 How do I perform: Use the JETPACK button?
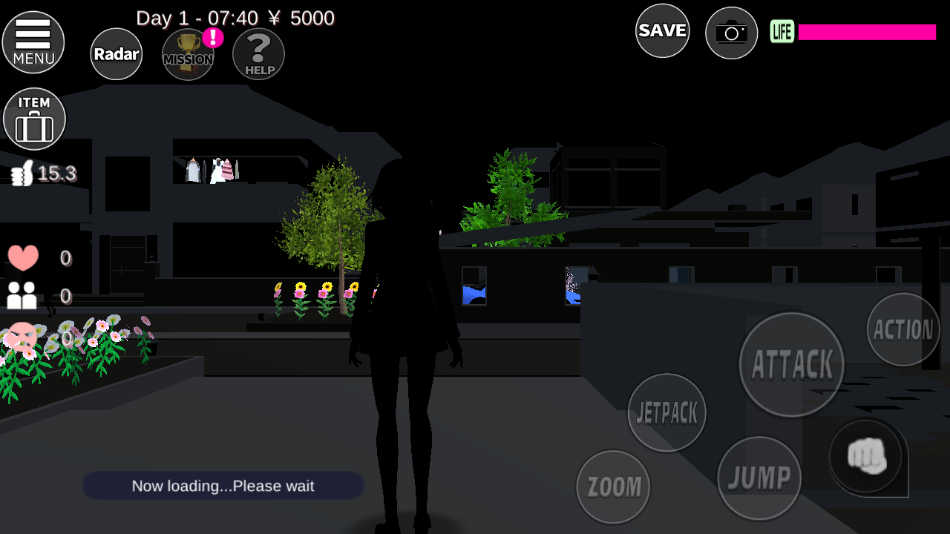pos(667,412)
